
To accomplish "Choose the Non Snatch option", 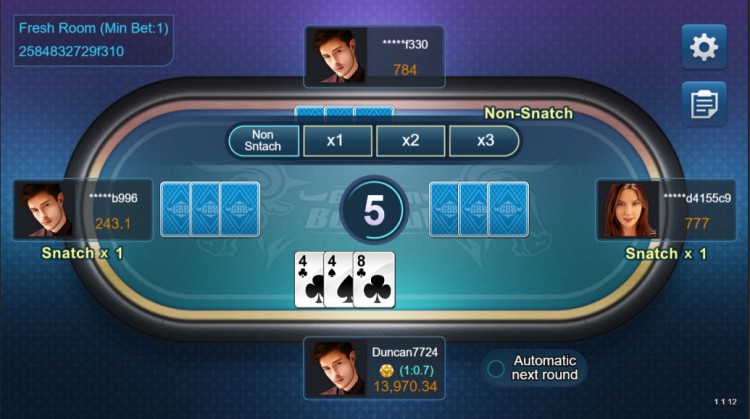I will 264,141.
